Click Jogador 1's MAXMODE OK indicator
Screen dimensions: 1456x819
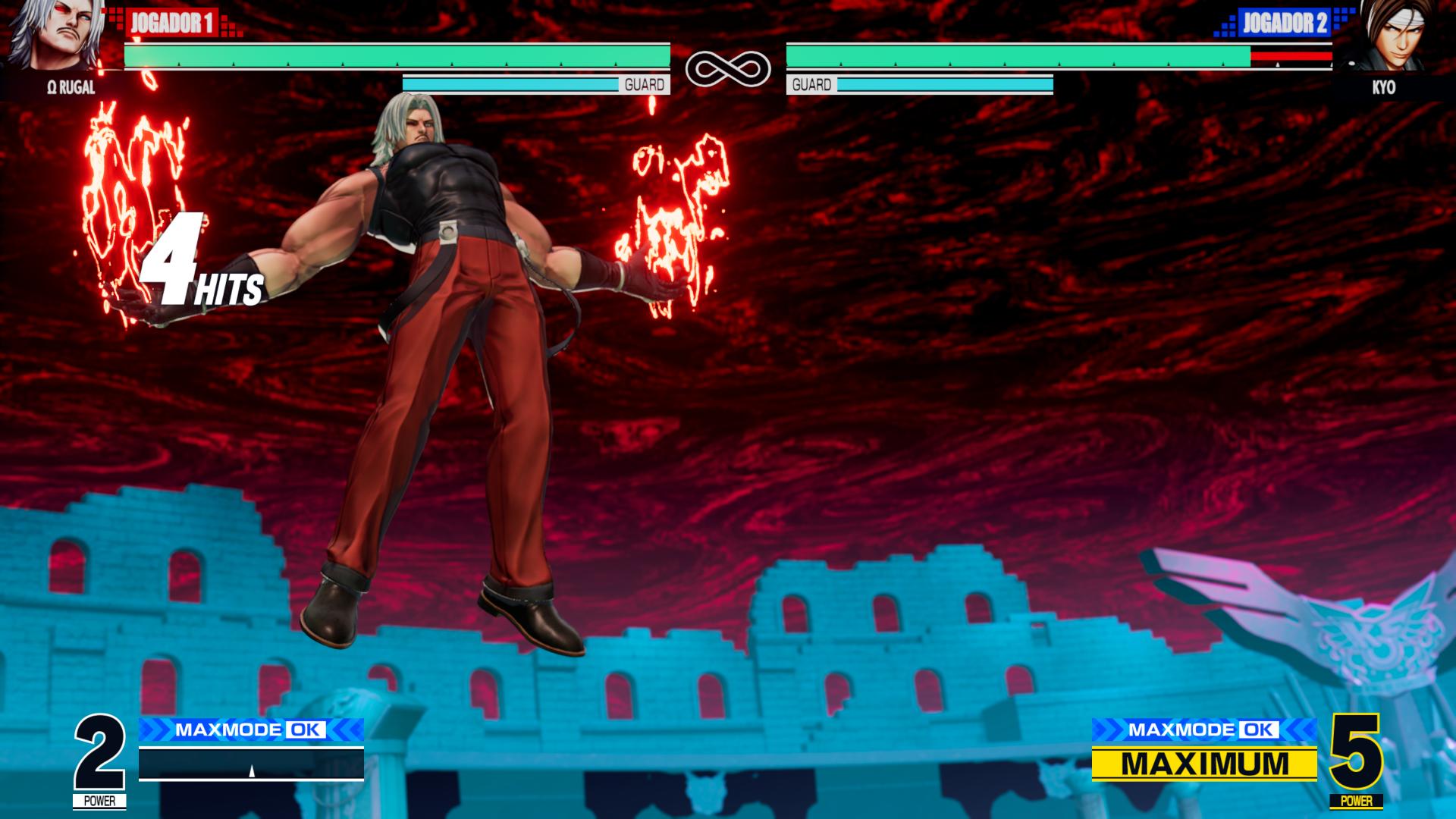[251, 730]
